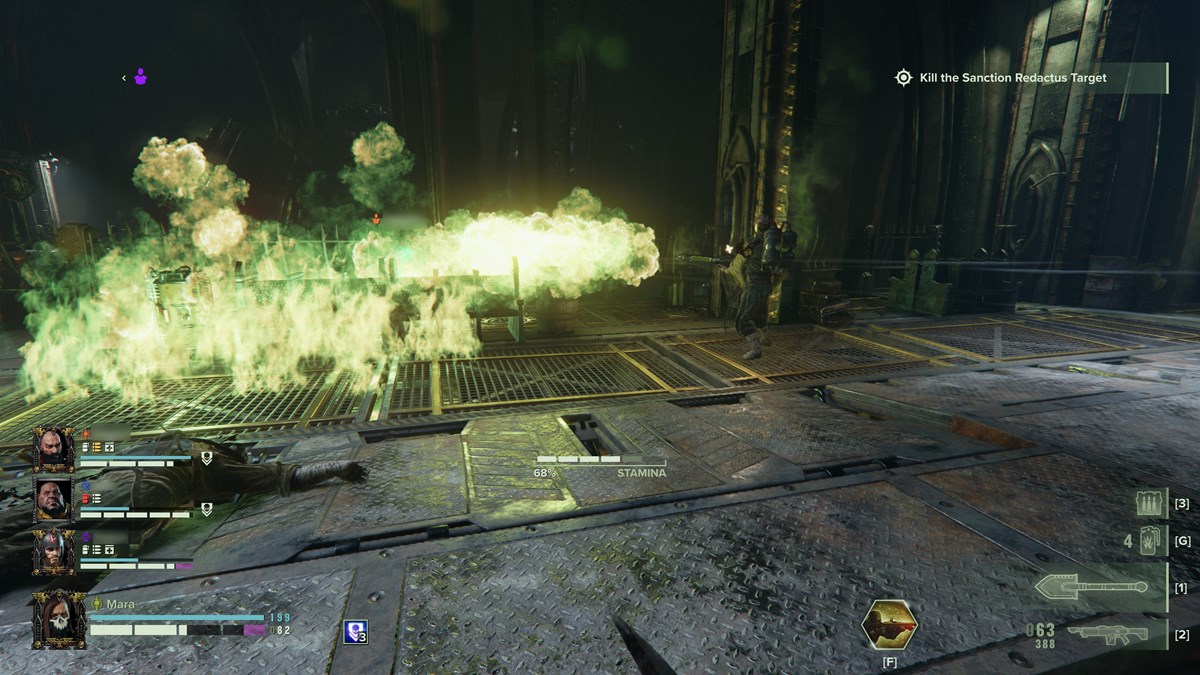
Task: Click the objective tracker for Sanction Redactus Target
Action: pos(1014,78)
